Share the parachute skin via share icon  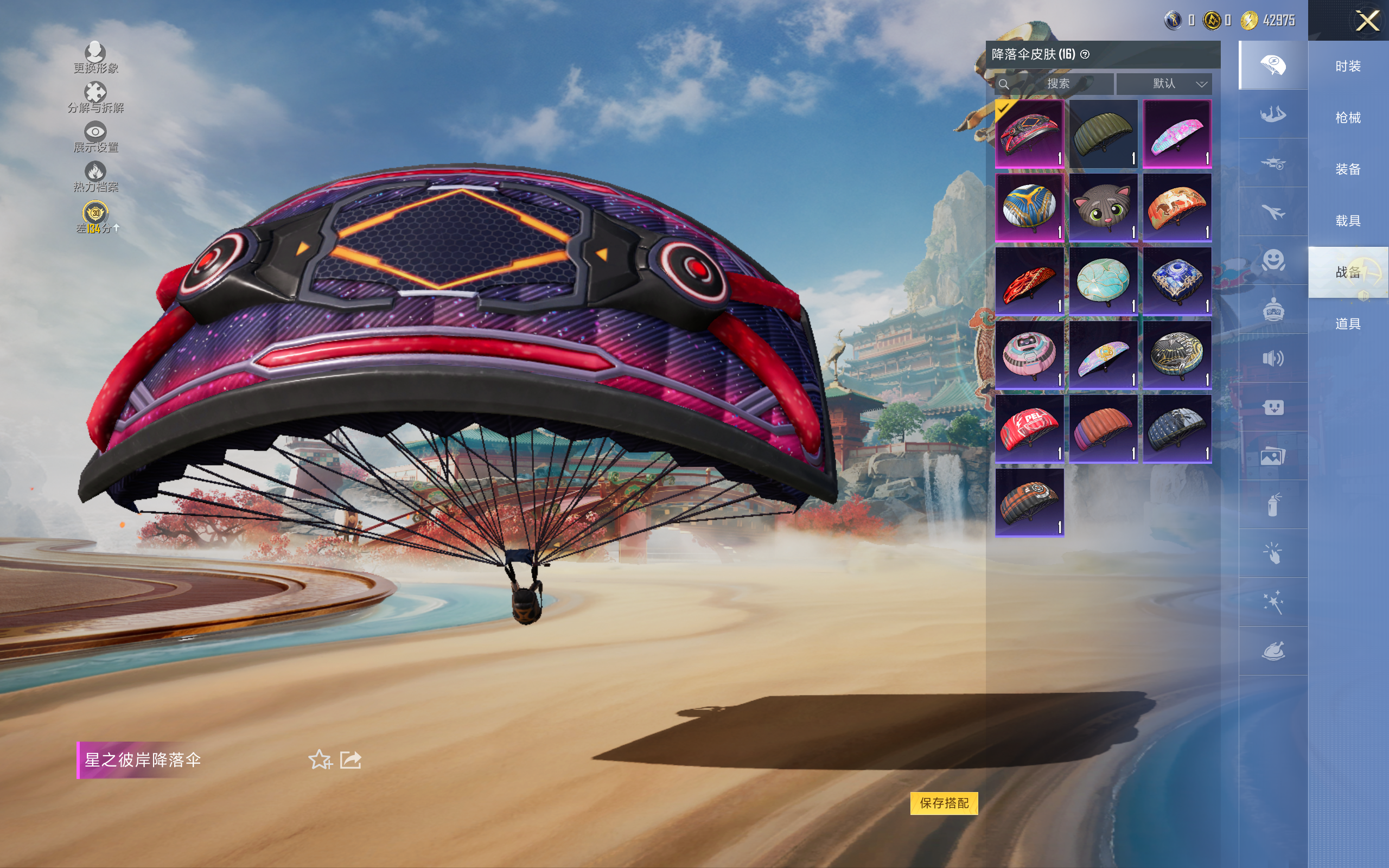[351, 759]
